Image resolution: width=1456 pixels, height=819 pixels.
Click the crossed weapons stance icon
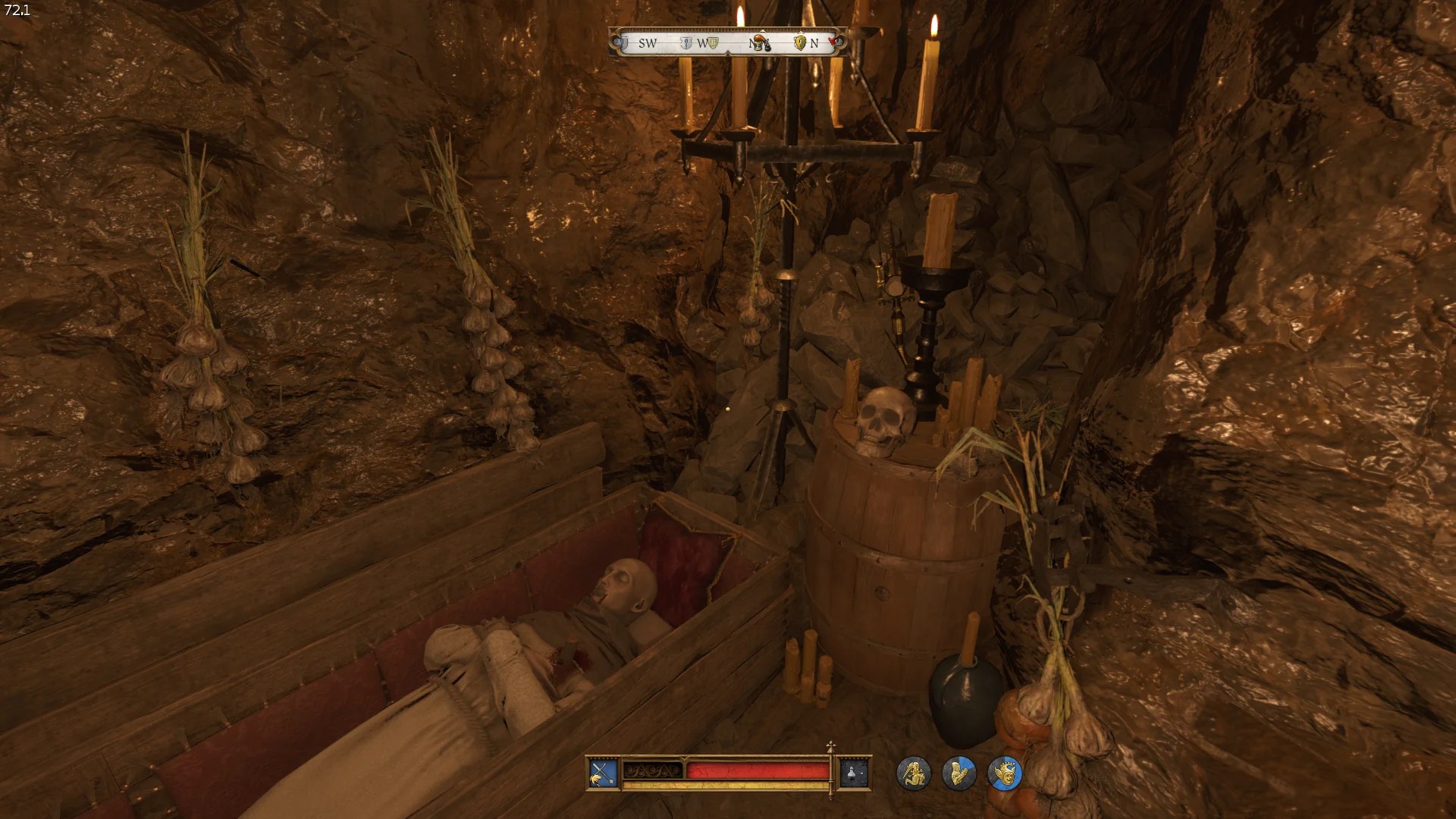tap(603, 773)
